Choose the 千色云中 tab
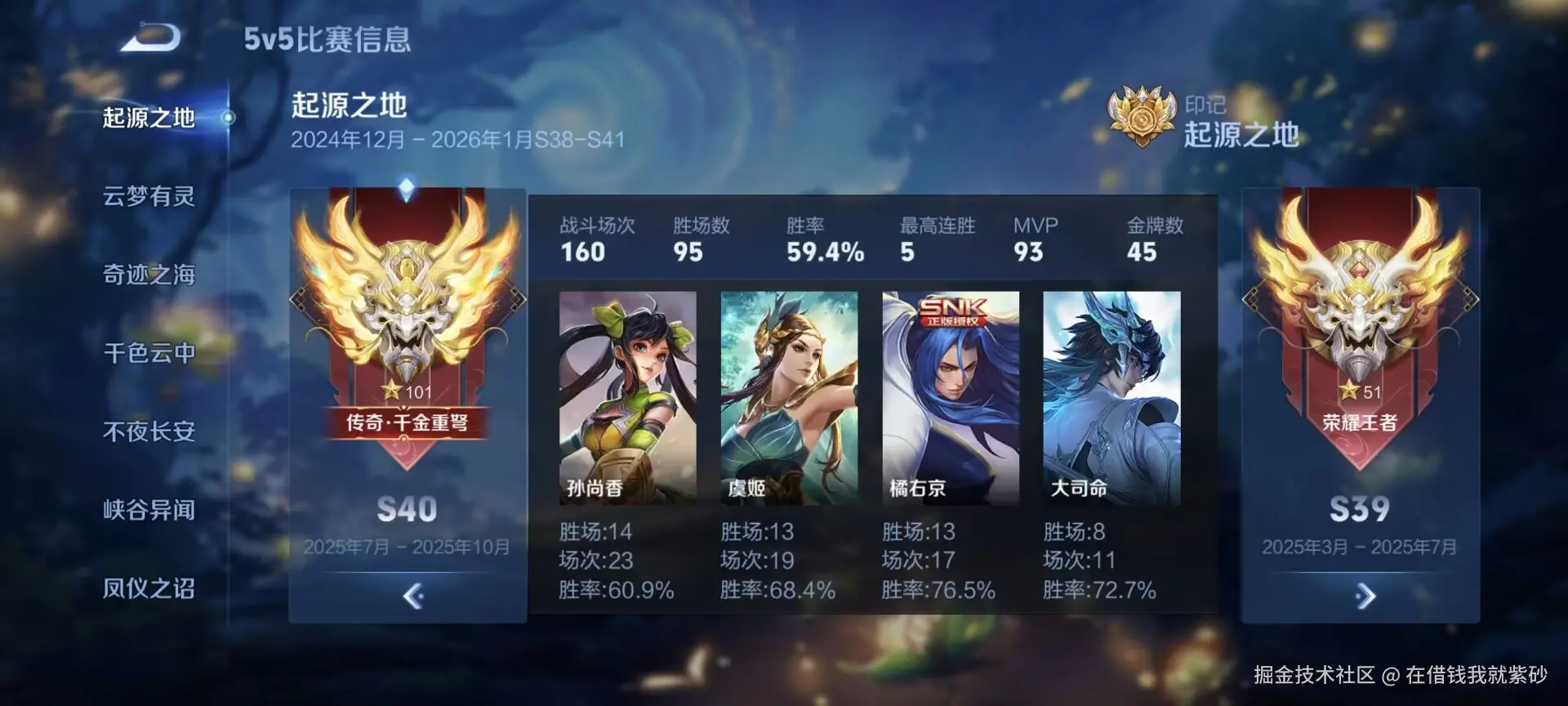Viewport: 1568px width, 706px height. click(149, 353)
